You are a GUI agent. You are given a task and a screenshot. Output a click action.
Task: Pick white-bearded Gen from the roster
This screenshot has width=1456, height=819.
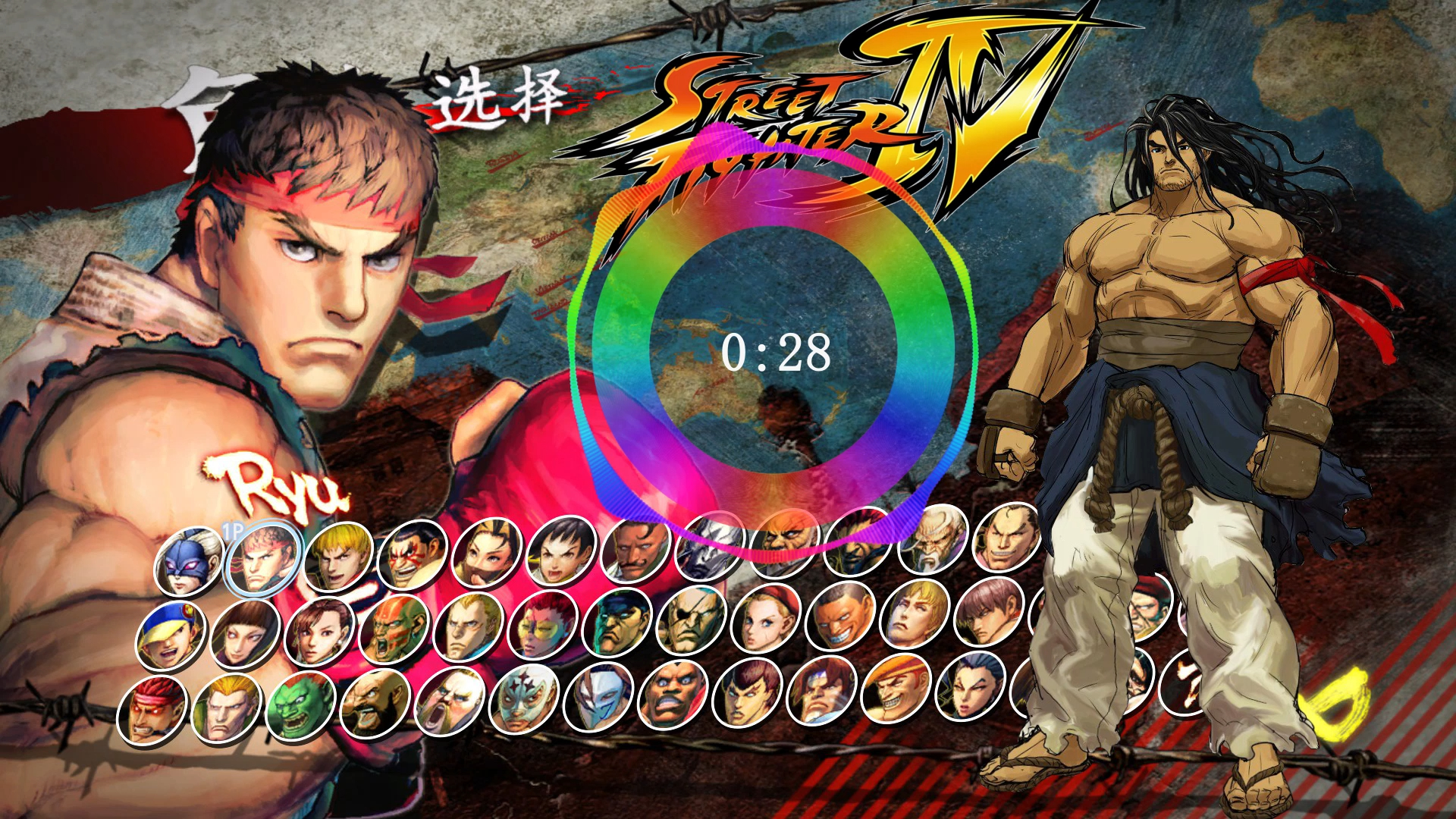(933, 539)
